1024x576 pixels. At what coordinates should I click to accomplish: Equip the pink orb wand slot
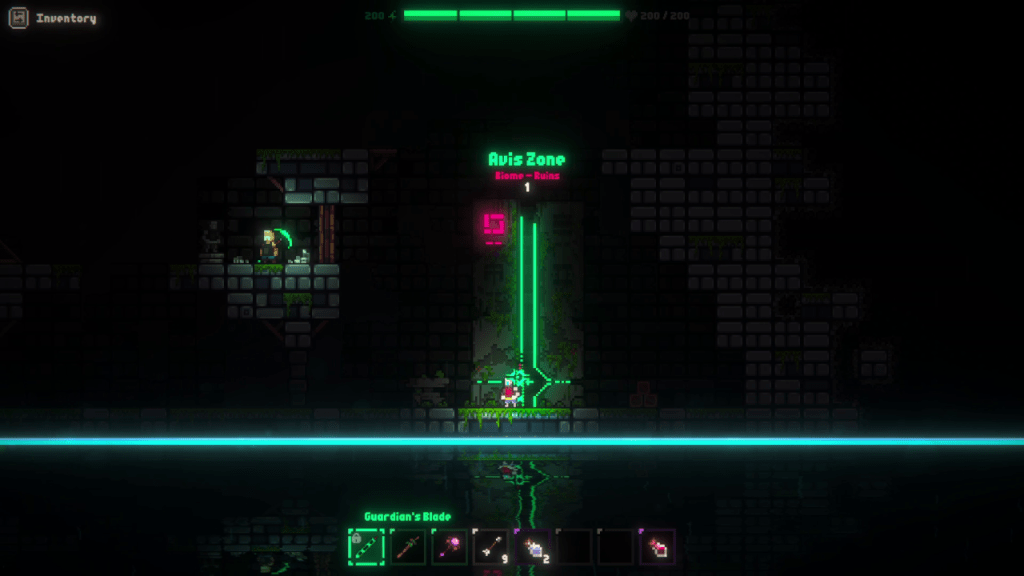click(449, 546)
